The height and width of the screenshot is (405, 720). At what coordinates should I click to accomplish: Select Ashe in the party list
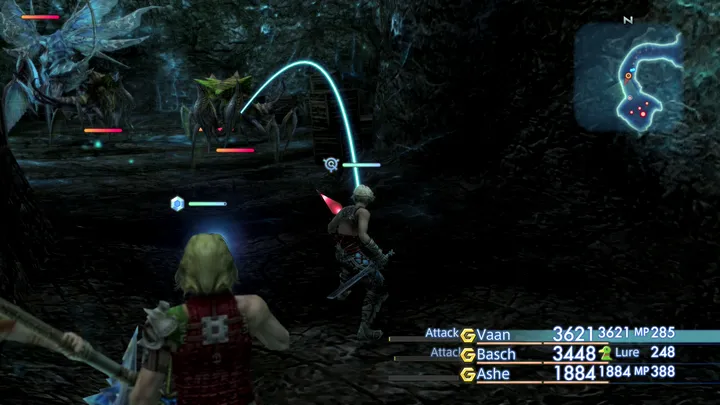click(494, 374)
